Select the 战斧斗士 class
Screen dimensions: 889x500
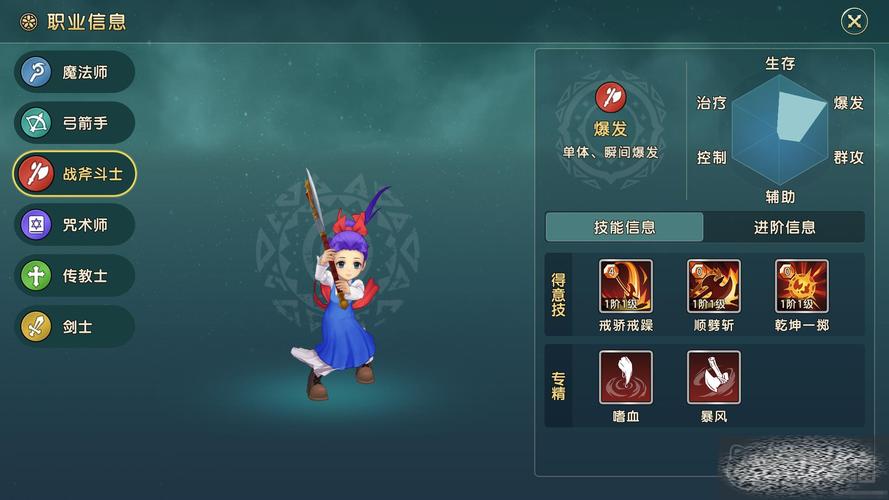coord(74,174)
